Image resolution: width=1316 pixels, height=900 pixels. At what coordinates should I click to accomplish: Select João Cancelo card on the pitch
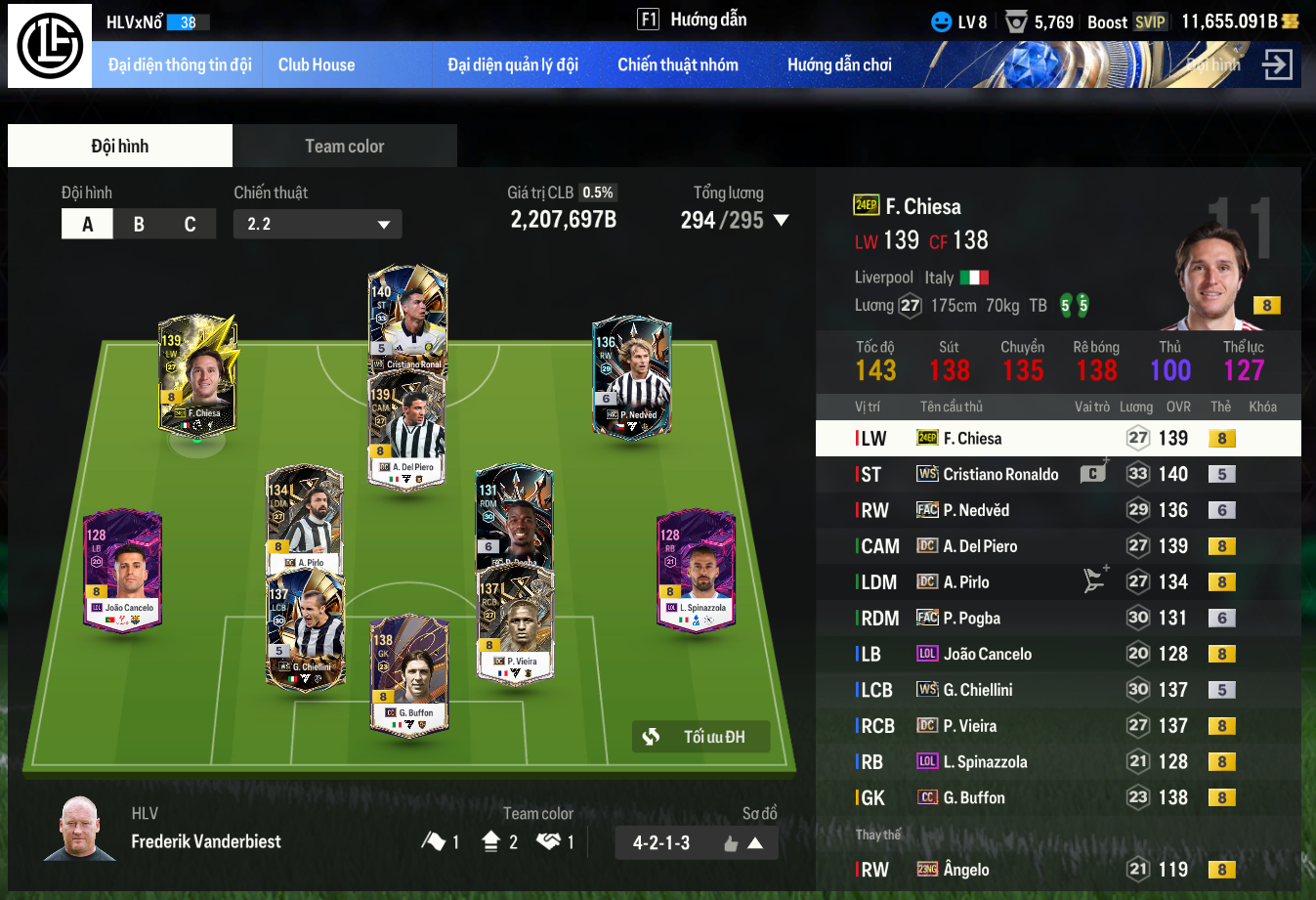[x=122, y=570]
